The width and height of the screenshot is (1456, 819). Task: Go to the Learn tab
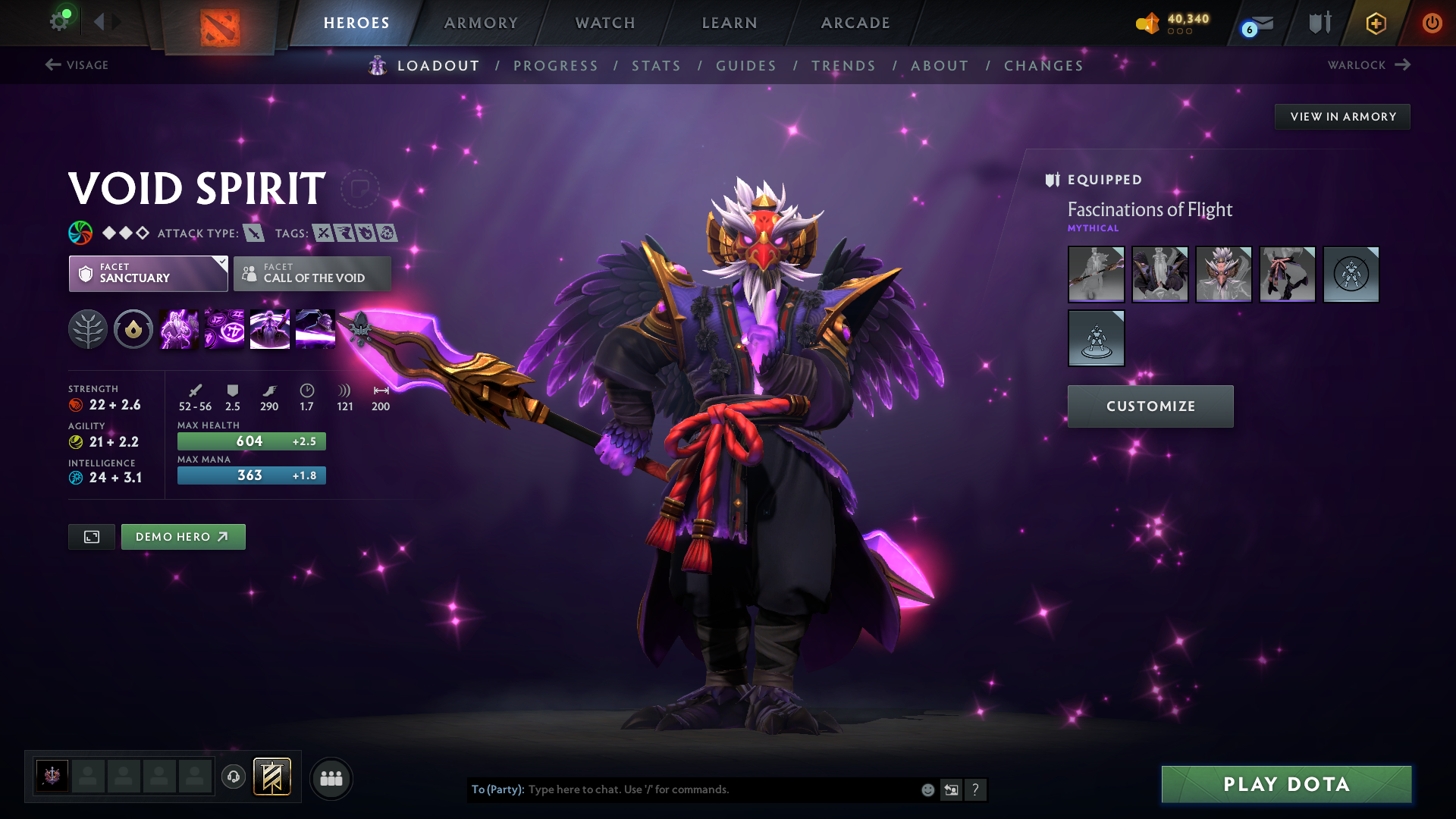click(730, 23)
